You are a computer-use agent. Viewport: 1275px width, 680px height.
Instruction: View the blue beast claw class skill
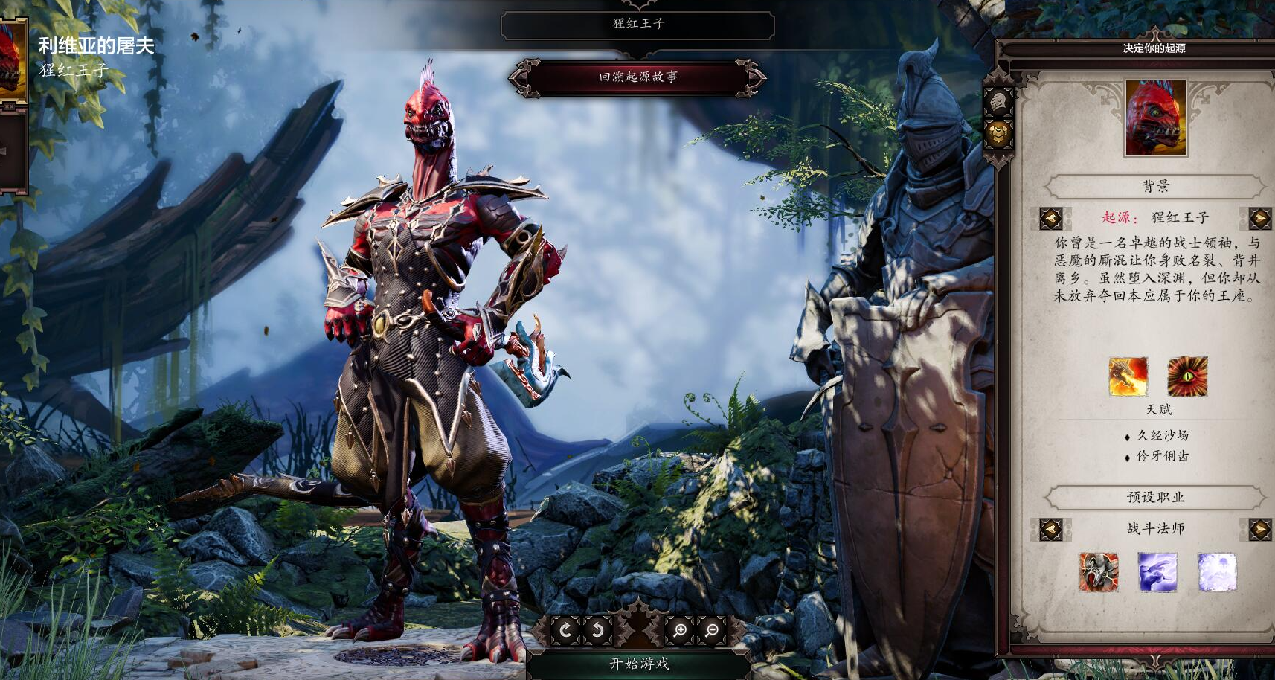pyautogui.click(x=1157, y=572)
